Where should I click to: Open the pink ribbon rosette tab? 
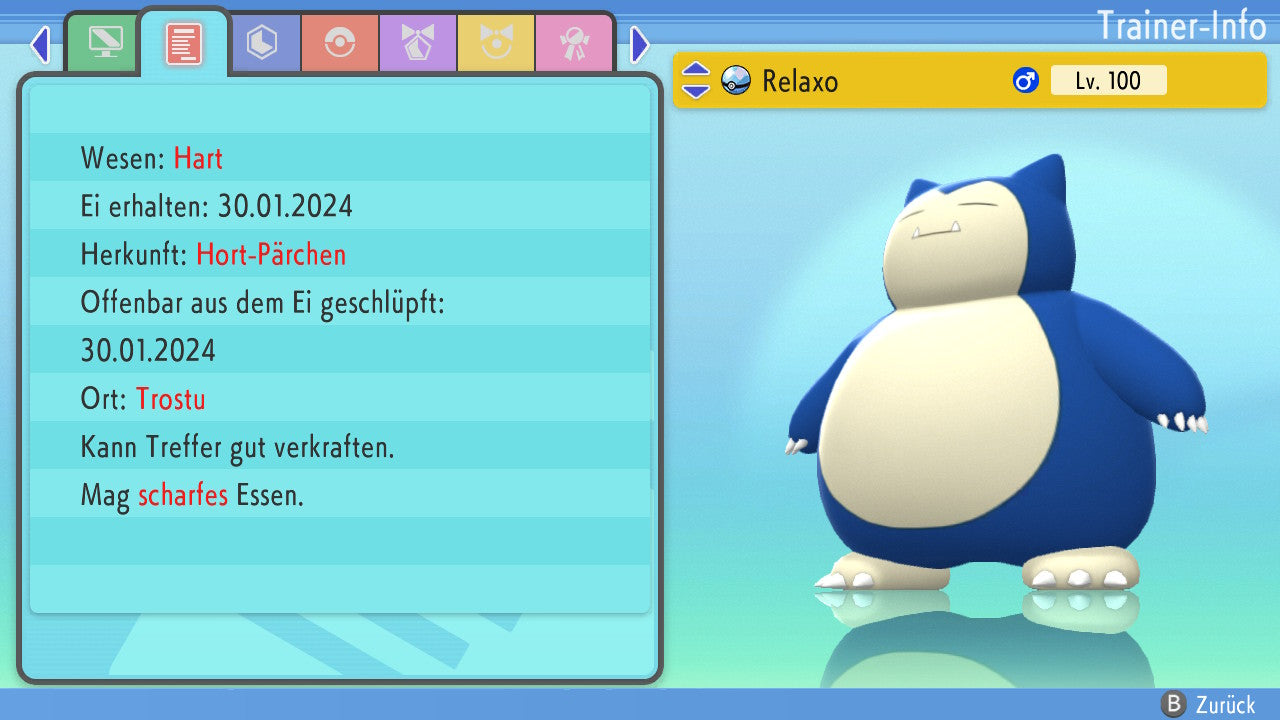click(574, 44)
